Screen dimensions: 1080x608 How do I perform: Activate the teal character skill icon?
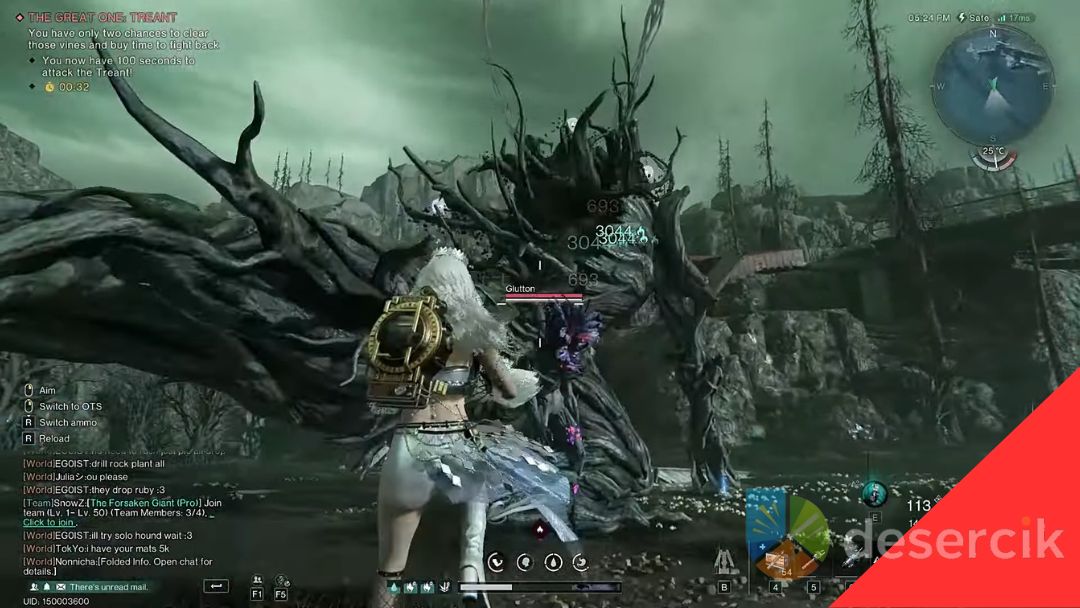coord(874,492)
